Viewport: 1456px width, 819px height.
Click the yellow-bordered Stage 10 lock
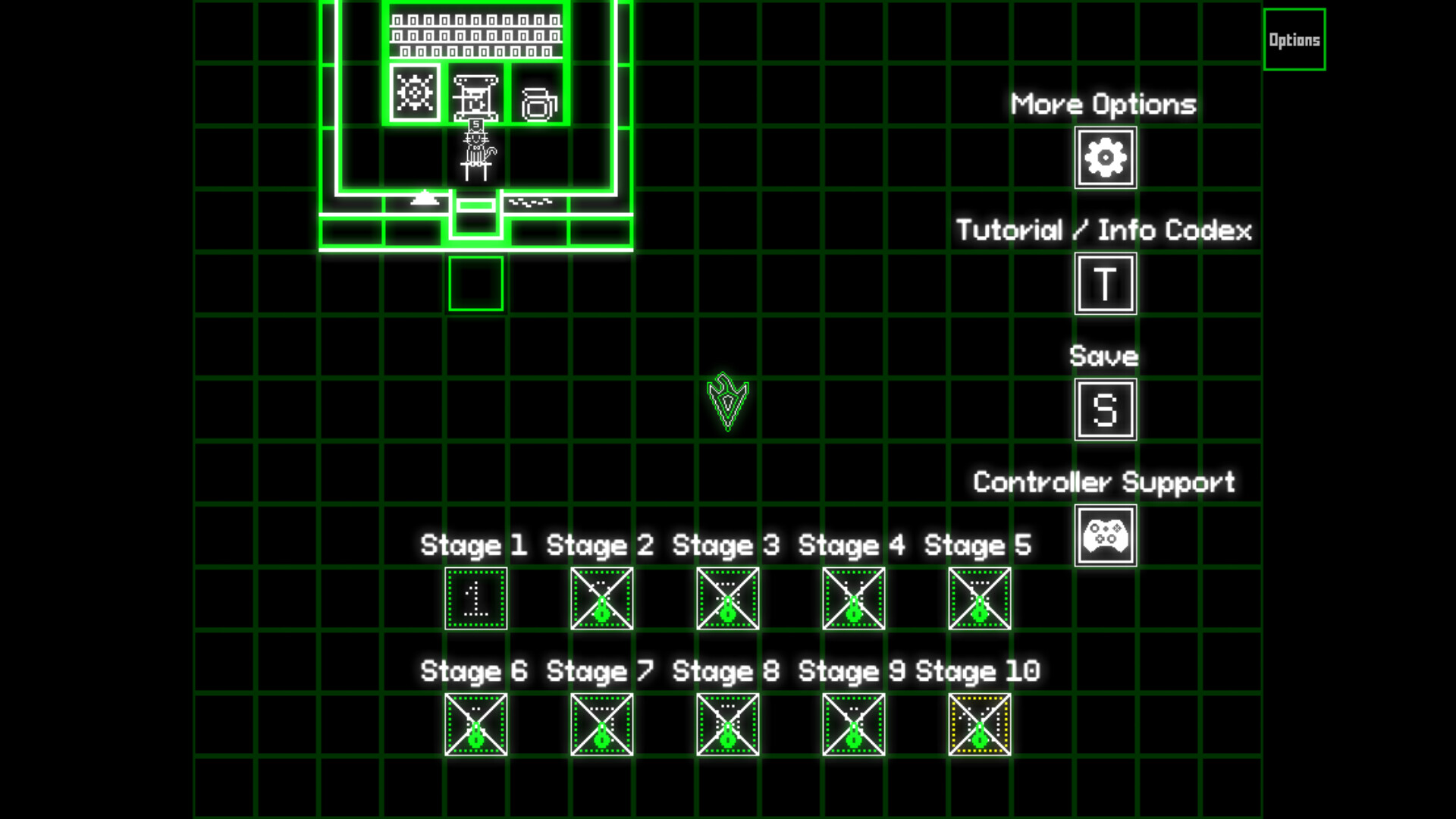coord(979,724)
